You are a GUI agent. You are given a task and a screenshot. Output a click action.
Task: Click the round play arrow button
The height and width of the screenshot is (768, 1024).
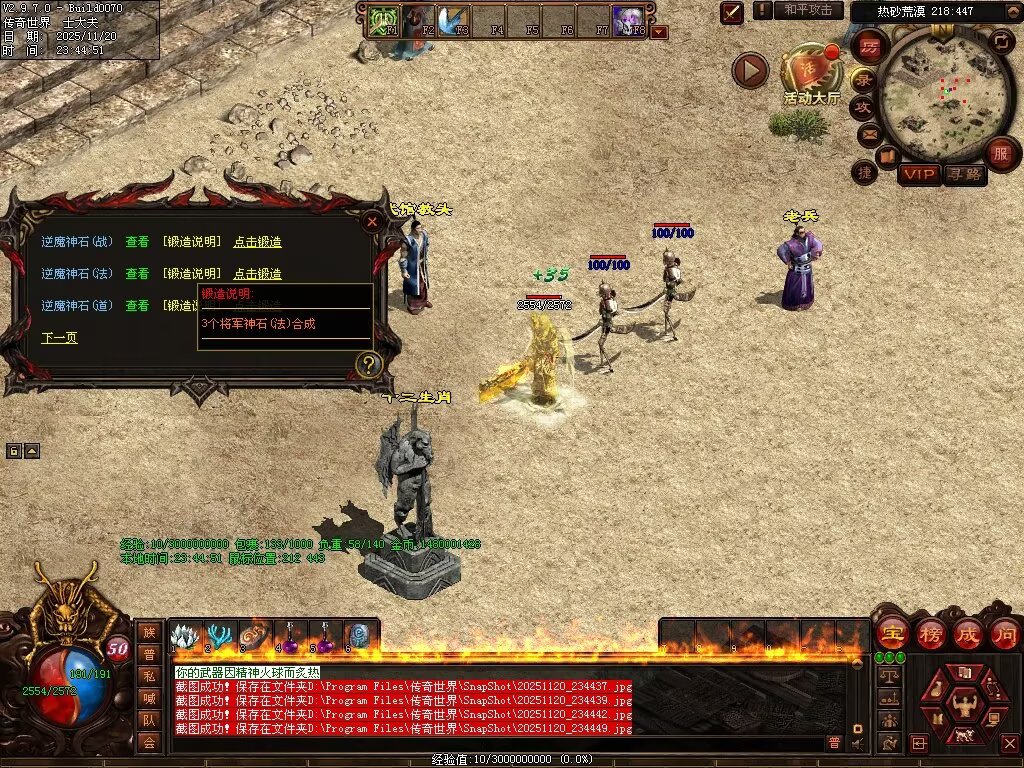click(750, 70)
